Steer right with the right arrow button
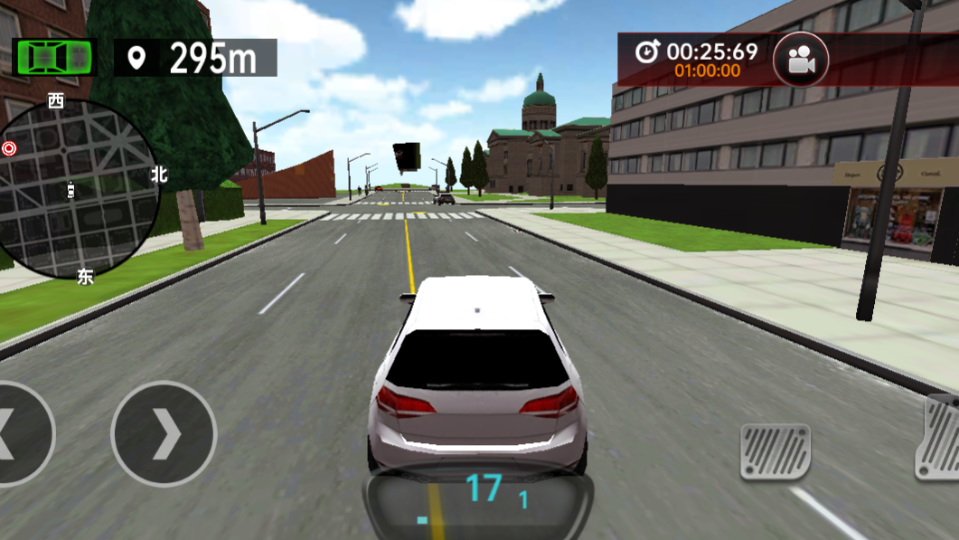 pyautogui.click(x=164, y=434)
